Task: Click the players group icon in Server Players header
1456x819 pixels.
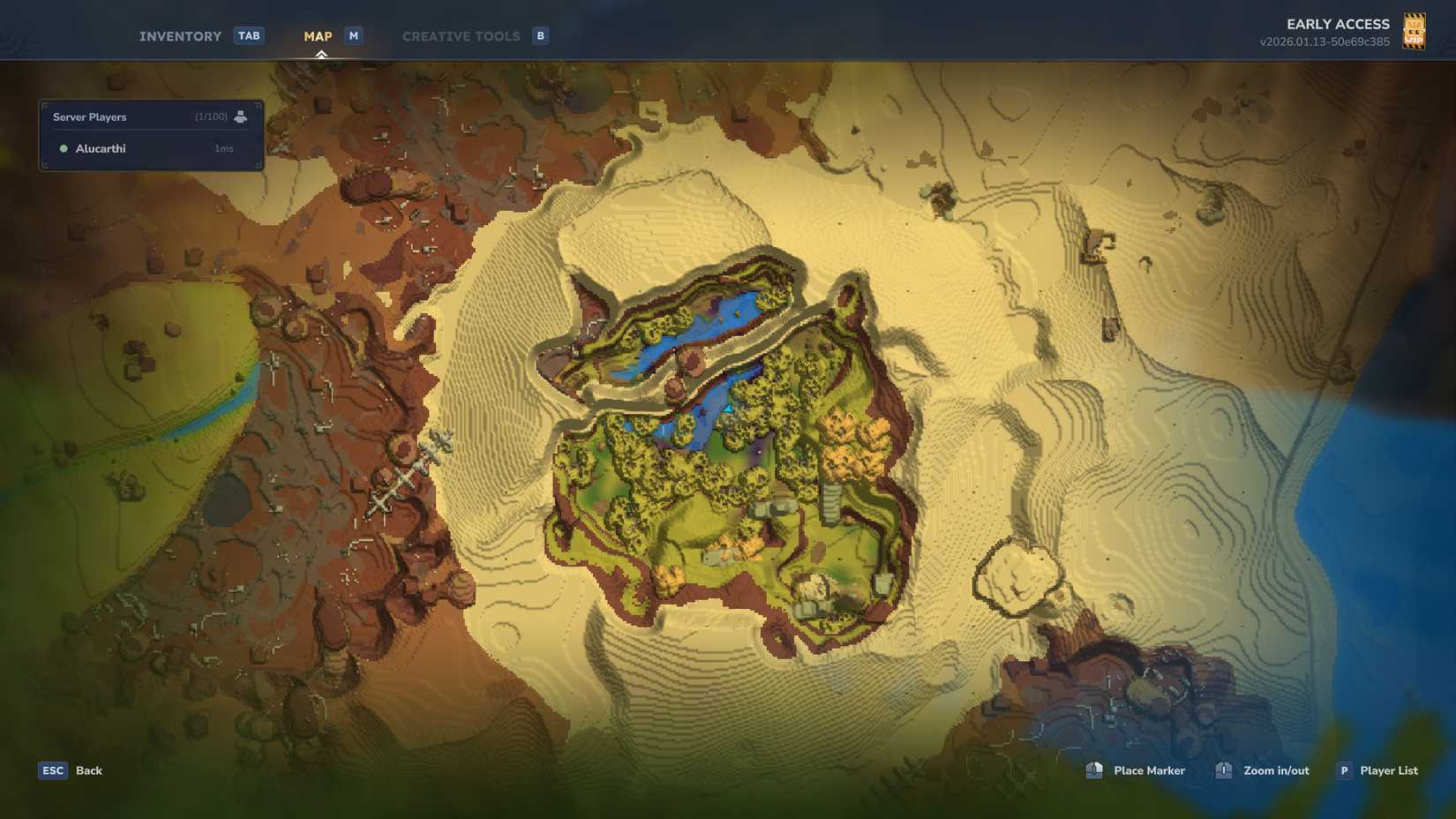Action: 241,116
